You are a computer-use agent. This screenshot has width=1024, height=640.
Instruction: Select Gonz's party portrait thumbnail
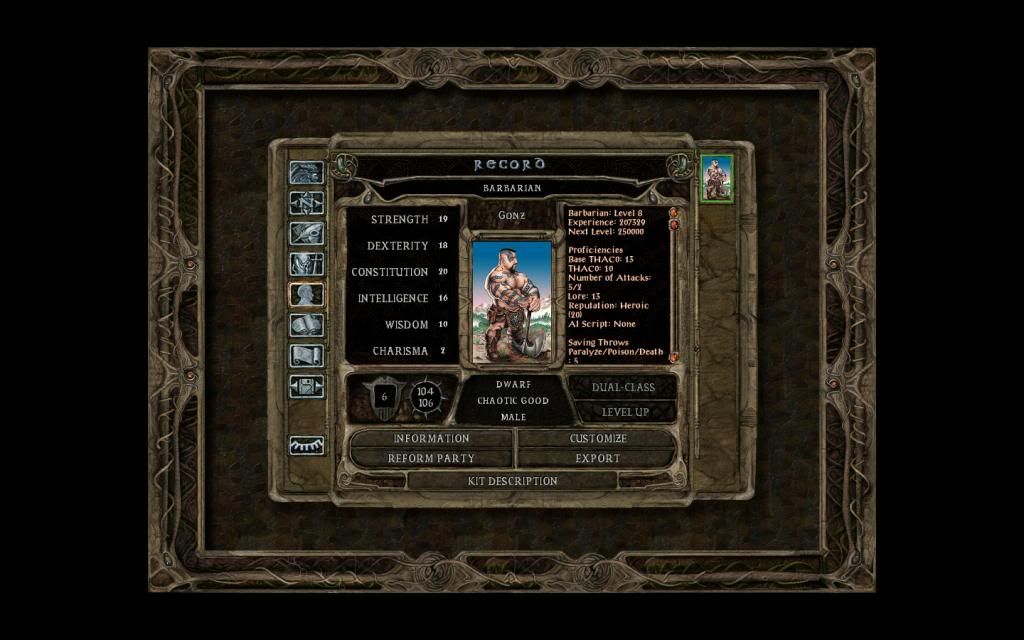716,179
